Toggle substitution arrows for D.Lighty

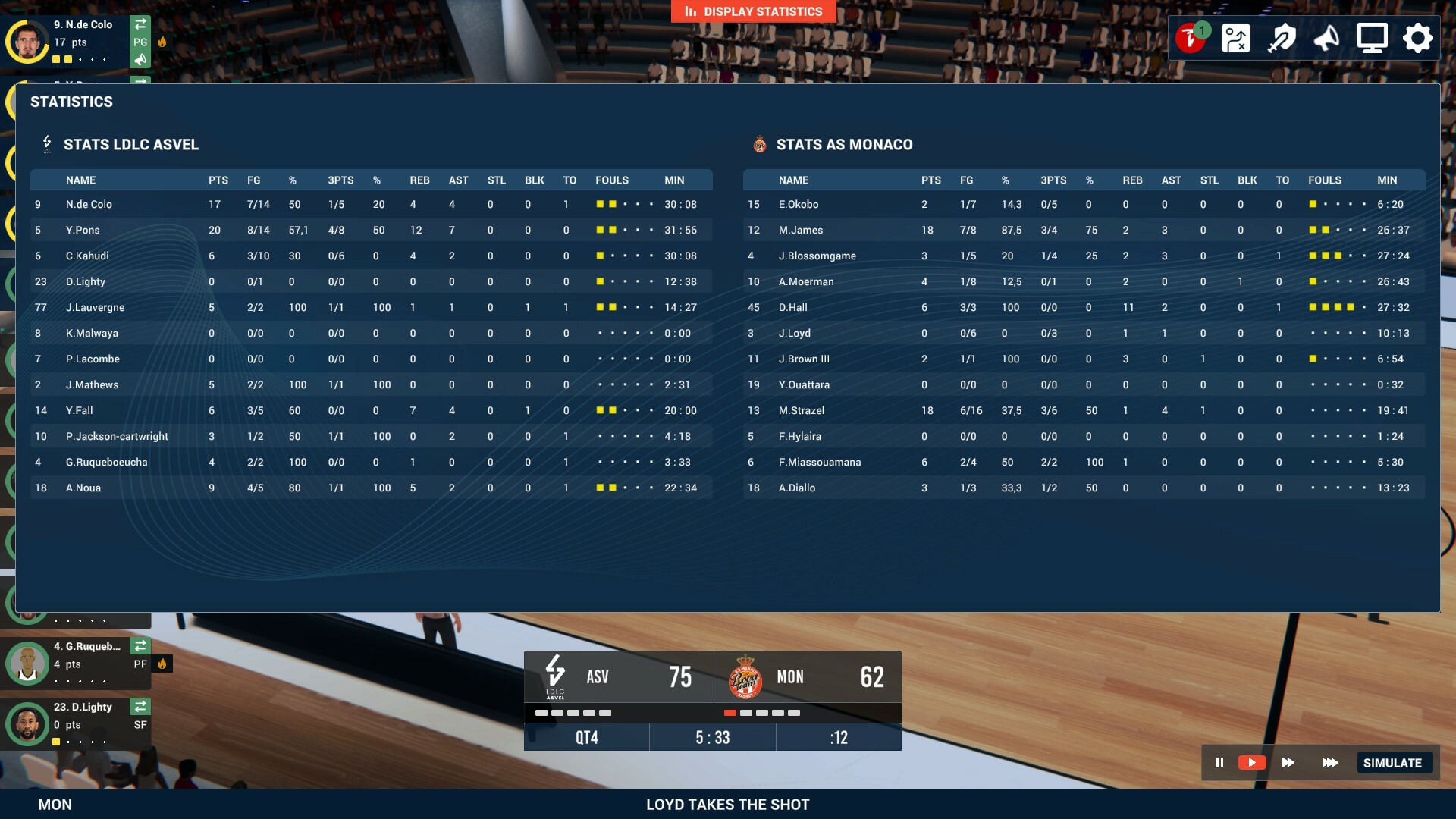(140, 707)
